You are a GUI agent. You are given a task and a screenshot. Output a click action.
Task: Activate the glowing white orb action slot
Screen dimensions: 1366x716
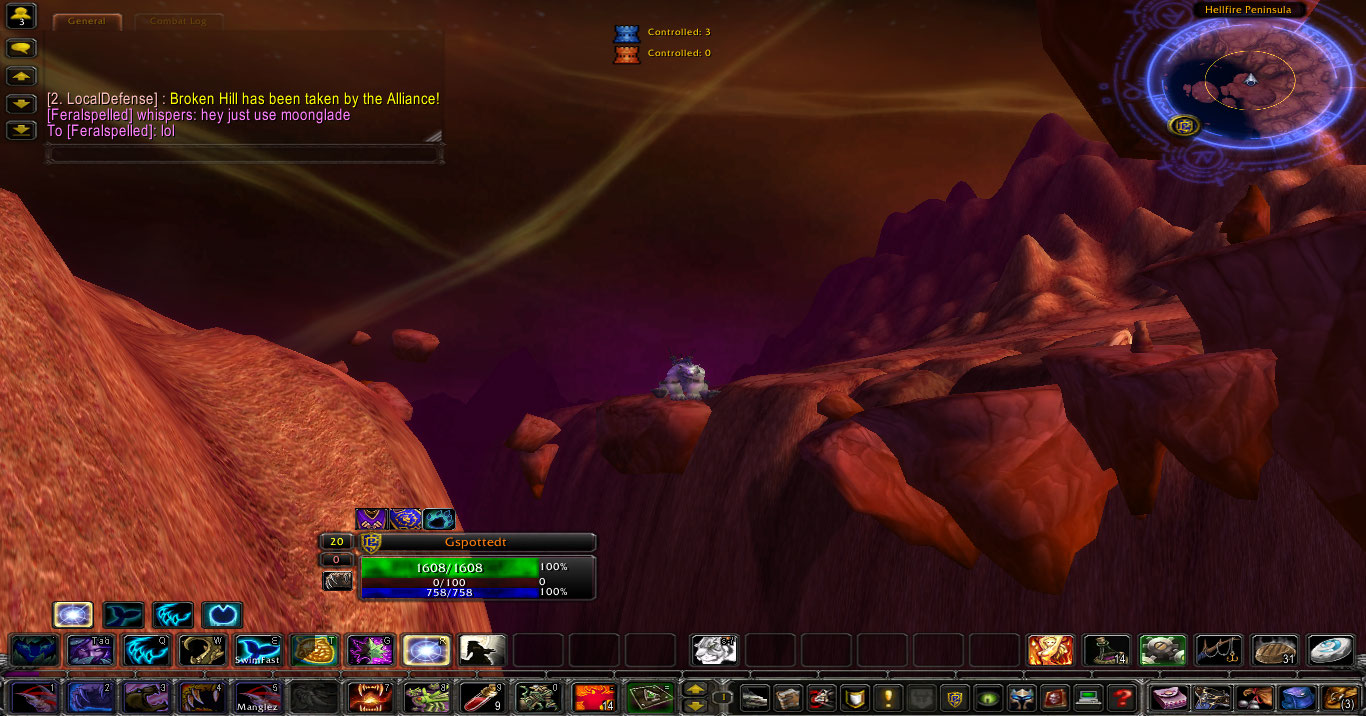[x=426, y=650]
